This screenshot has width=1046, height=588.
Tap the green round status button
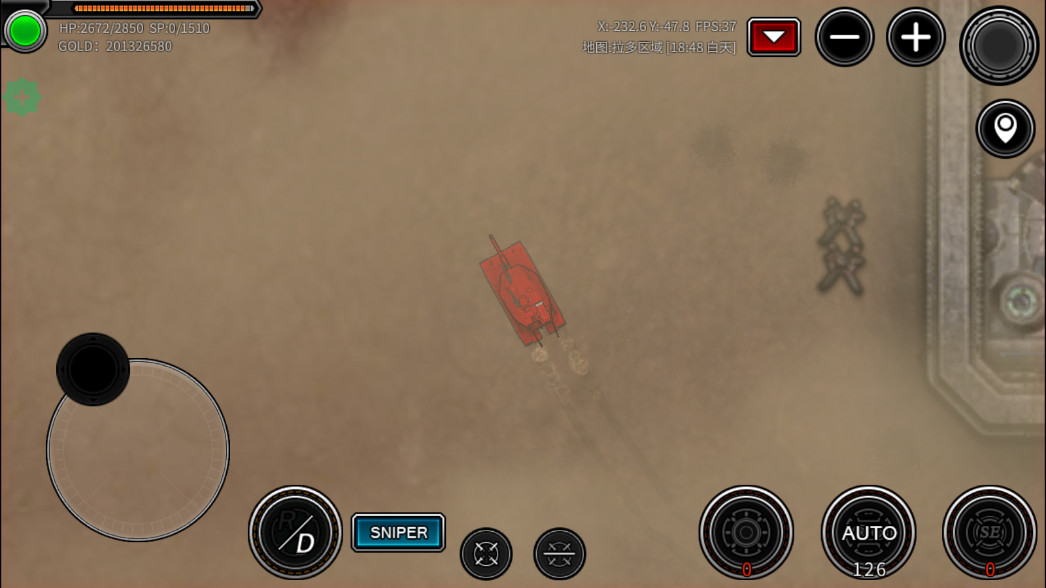coord(24,31)
